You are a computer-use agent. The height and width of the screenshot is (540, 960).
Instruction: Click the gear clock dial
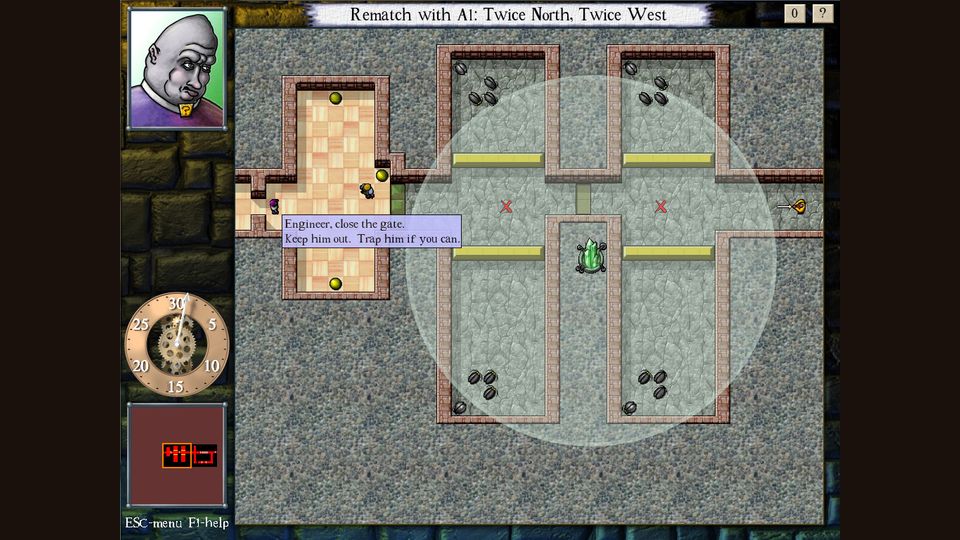click(x=177, y=344)
